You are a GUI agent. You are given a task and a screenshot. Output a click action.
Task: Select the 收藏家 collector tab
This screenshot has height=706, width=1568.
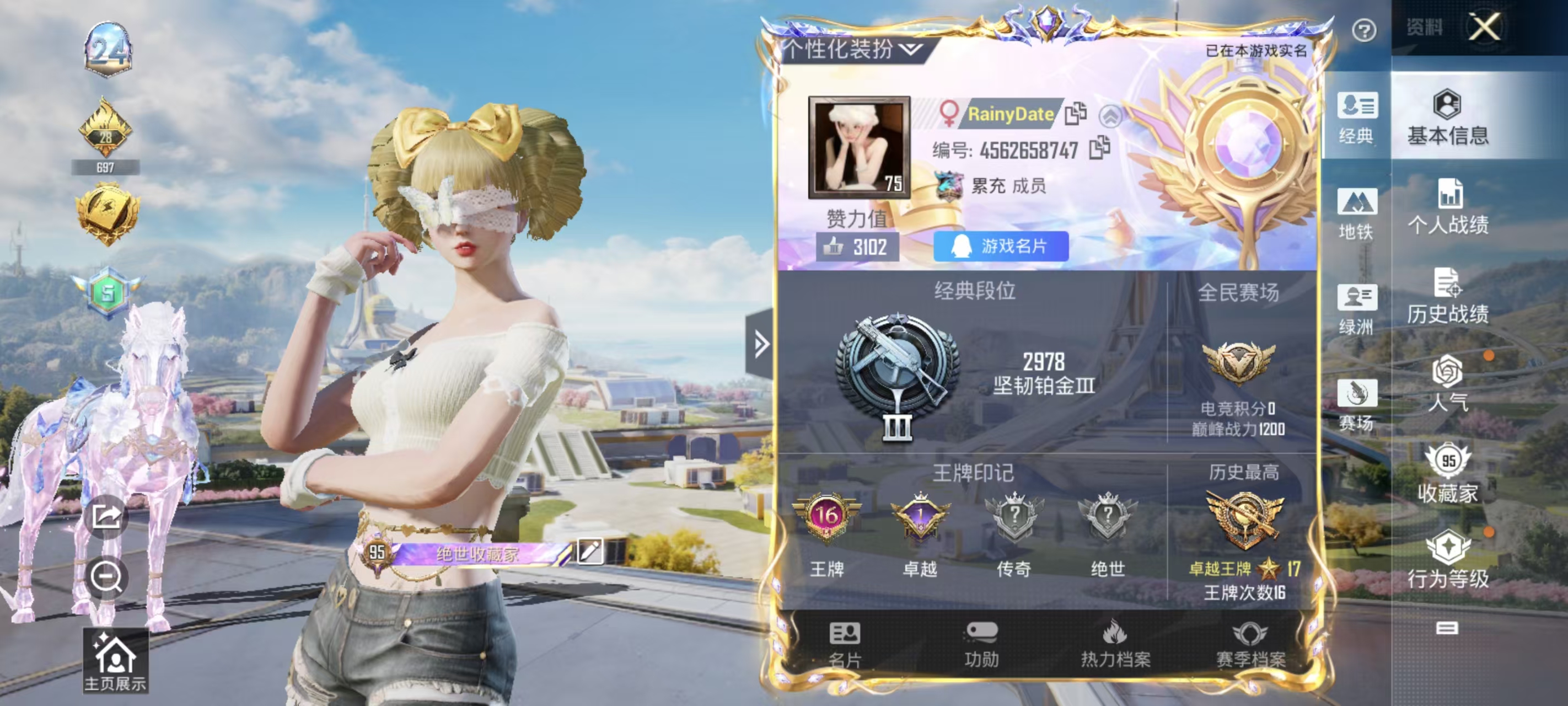[x=1448, y=474]
